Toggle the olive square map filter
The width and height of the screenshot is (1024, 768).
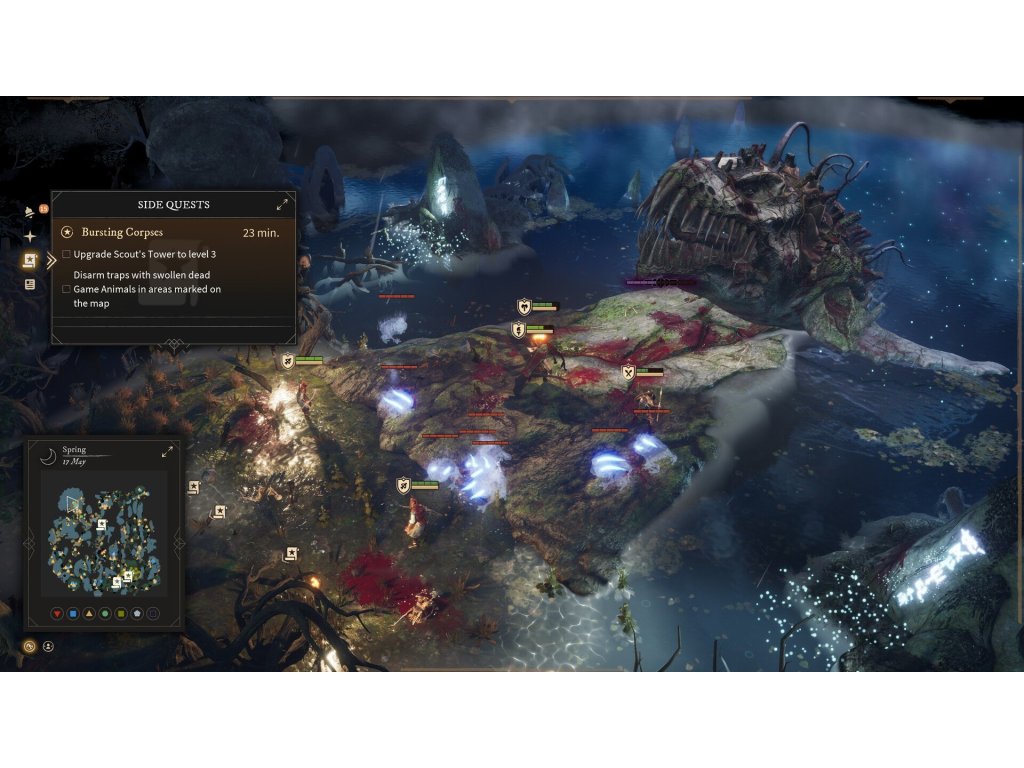[x=121, y=613]
